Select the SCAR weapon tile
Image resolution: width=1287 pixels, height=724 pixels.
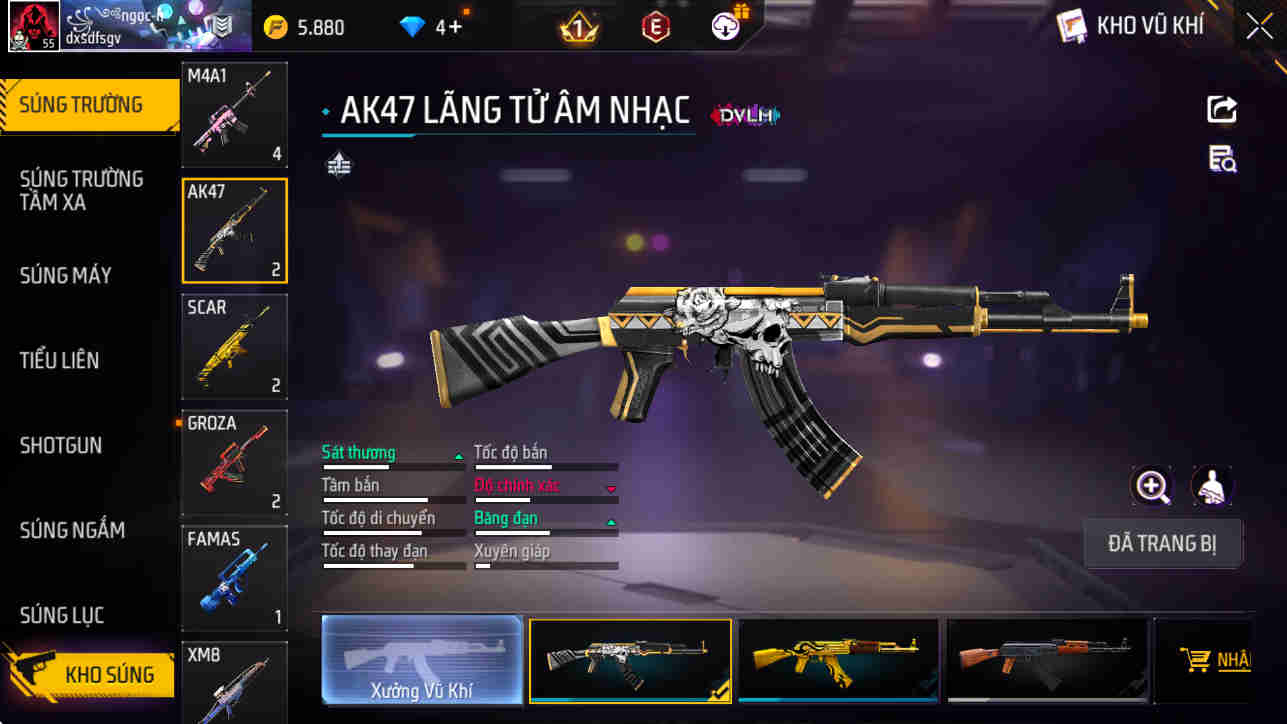tap(234, 346)
